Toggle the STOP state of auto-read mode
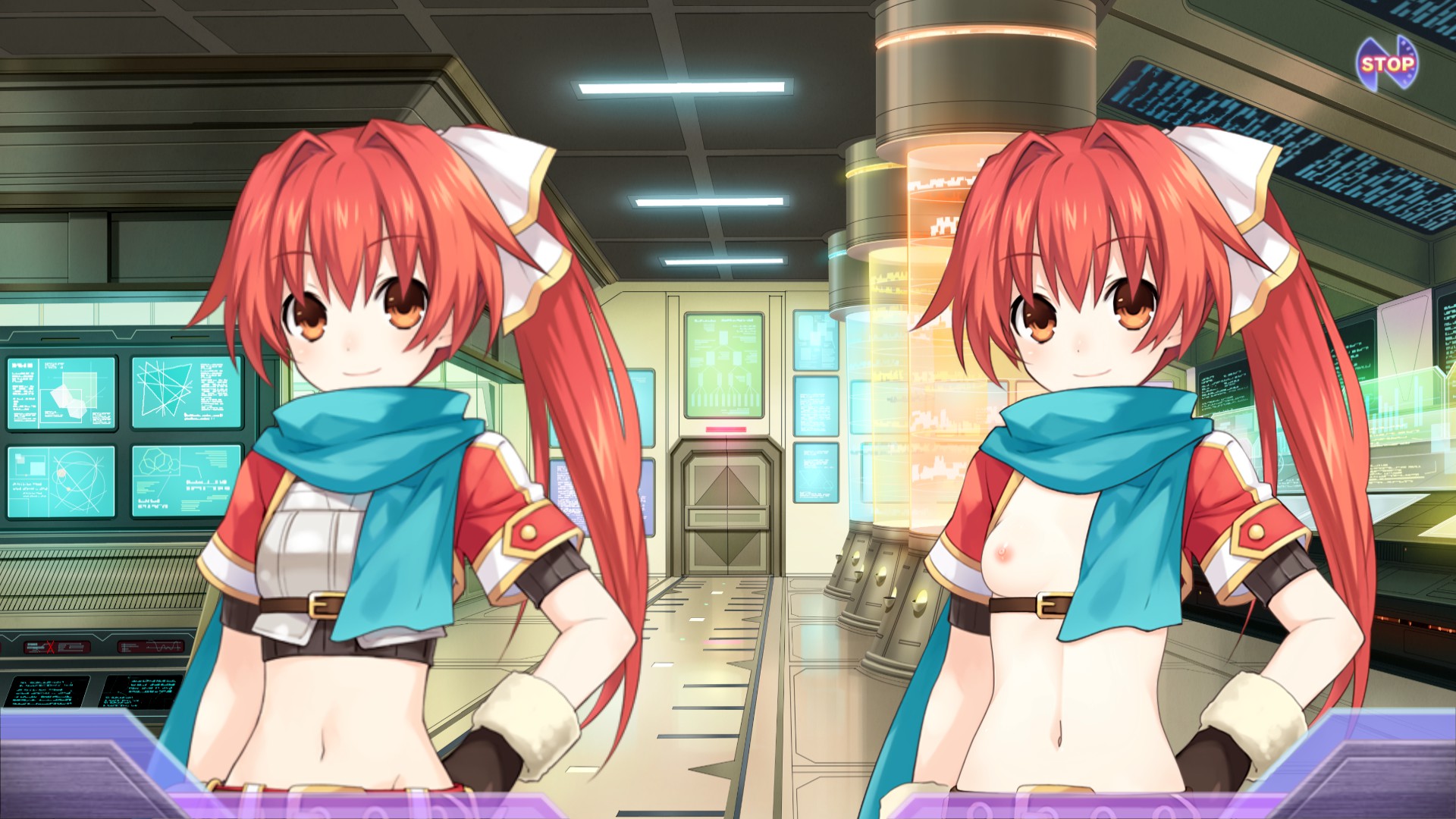Viewport: 1456px width, 819px height. [1386, 64]
